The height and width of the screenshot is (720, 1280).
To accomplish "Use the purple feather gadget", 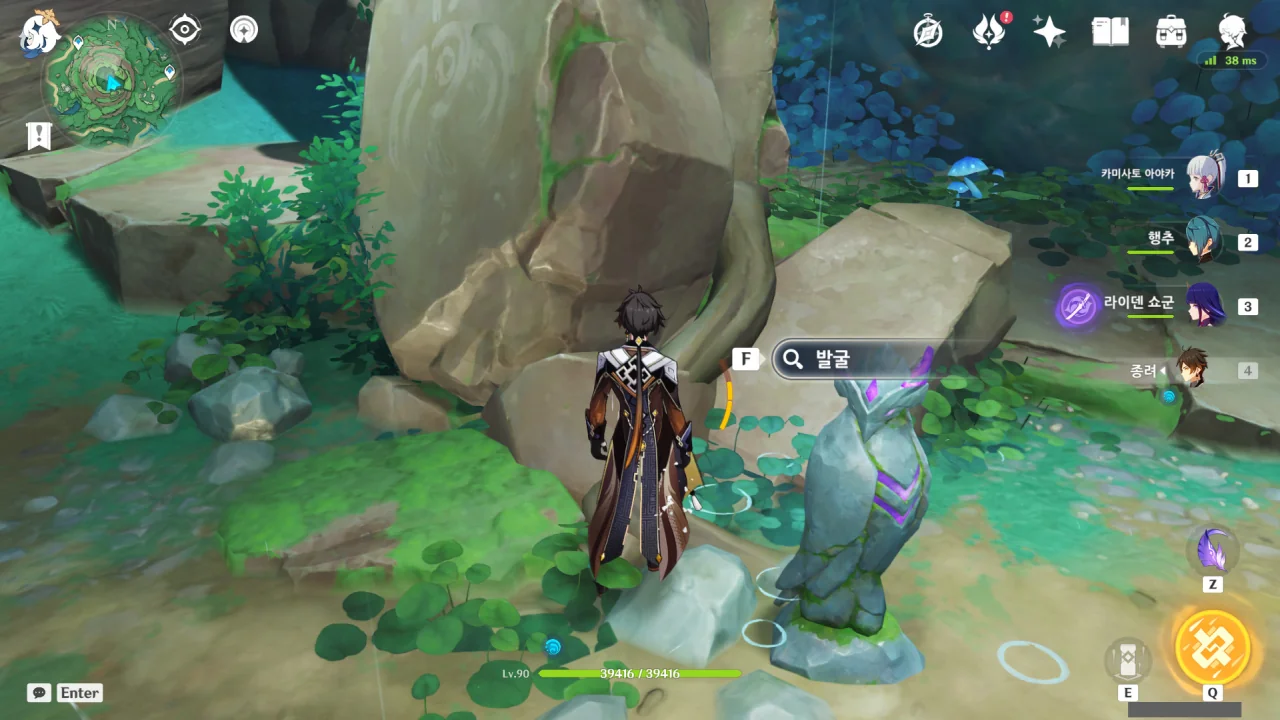I will tap(1212, 550).
